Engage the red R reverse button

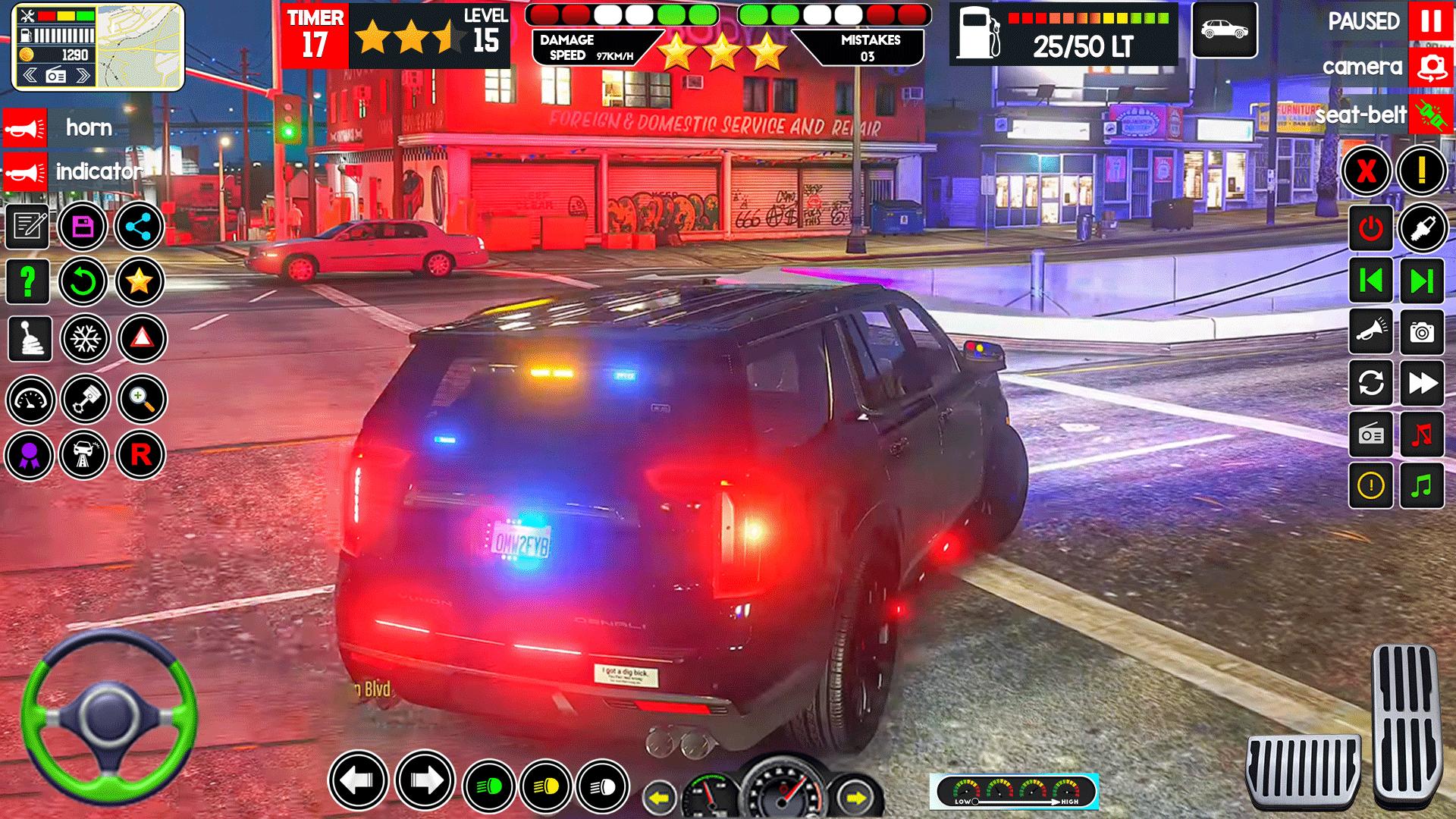pos(140,455)
